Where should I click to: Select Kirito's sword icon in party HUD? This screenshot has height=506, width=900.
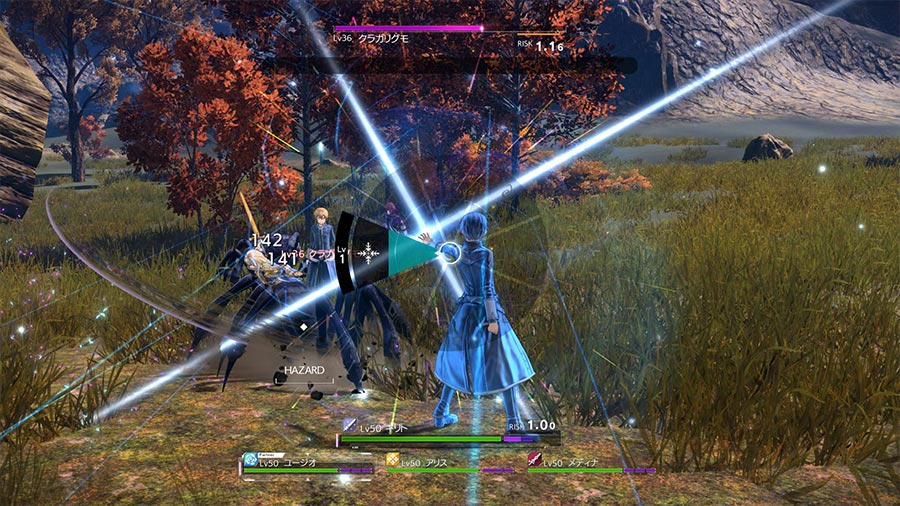[349, 425]
